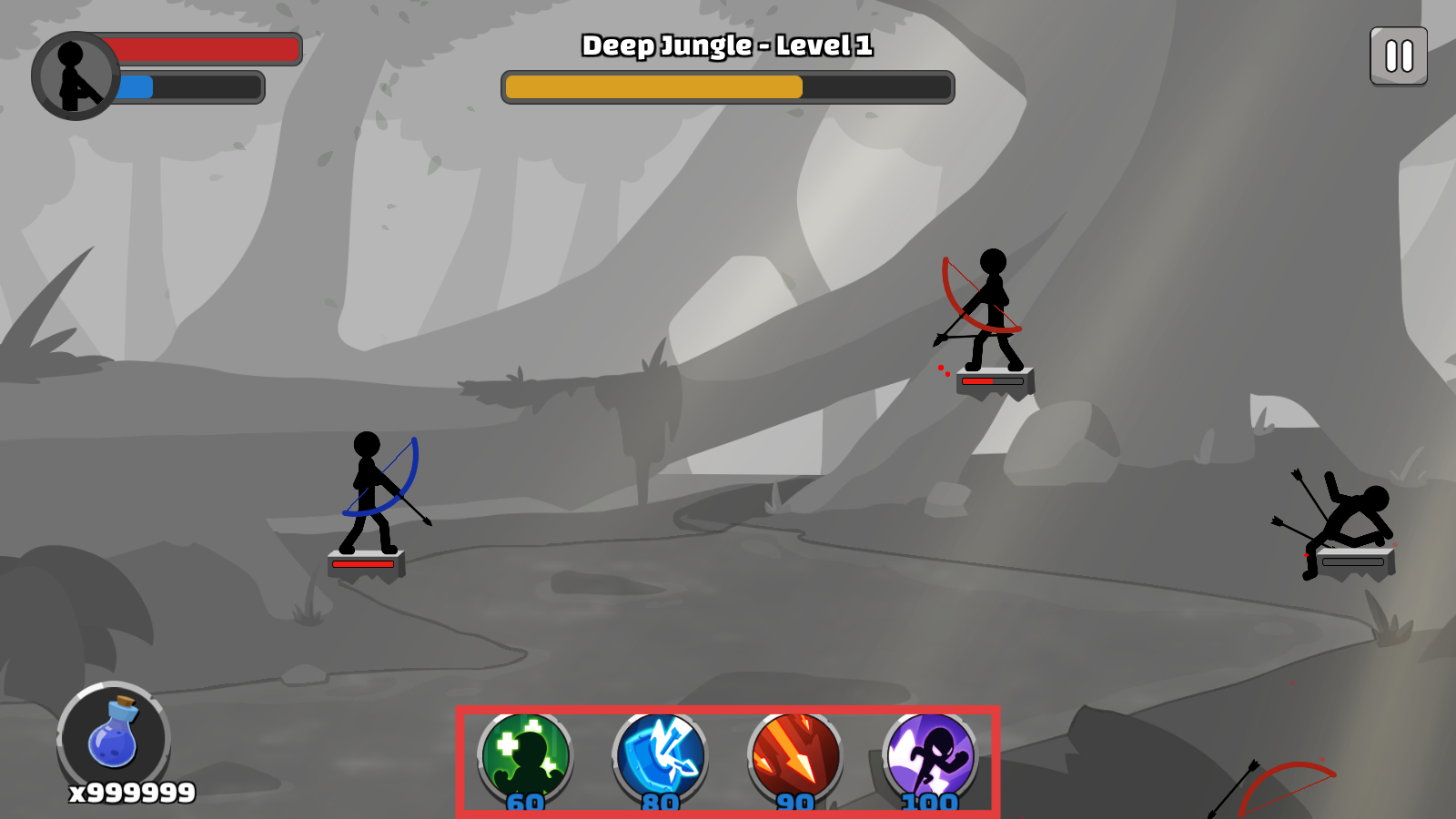Pause the game
Screen dimensions: 1456x819
(1398, 56)
